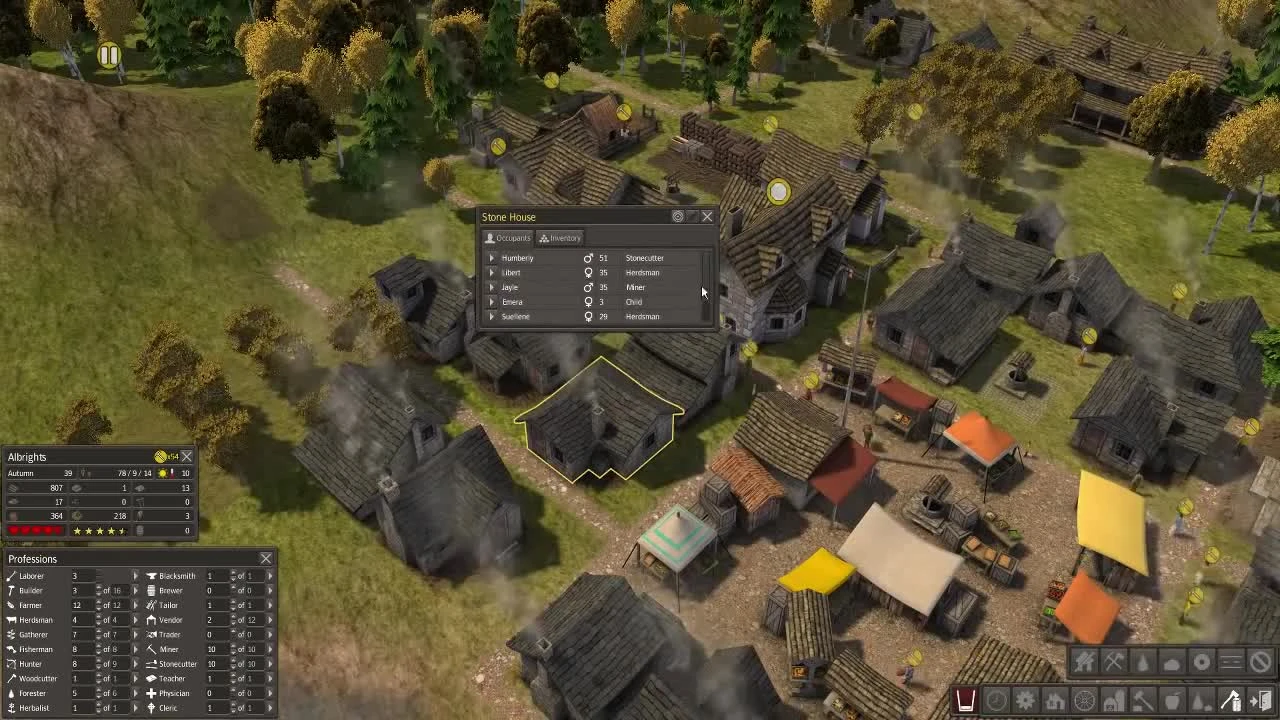Select the houses building category icon
Image resolution: width=1280 pixels, height=720 pixels.
pyautogui.click(x=1054, y=700)
